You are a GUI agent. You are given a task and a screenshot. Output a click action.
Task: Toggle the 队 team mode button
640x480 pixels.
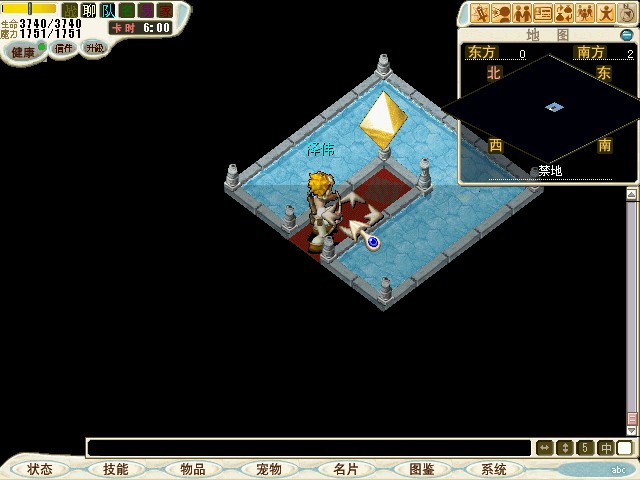coord(107,11)
